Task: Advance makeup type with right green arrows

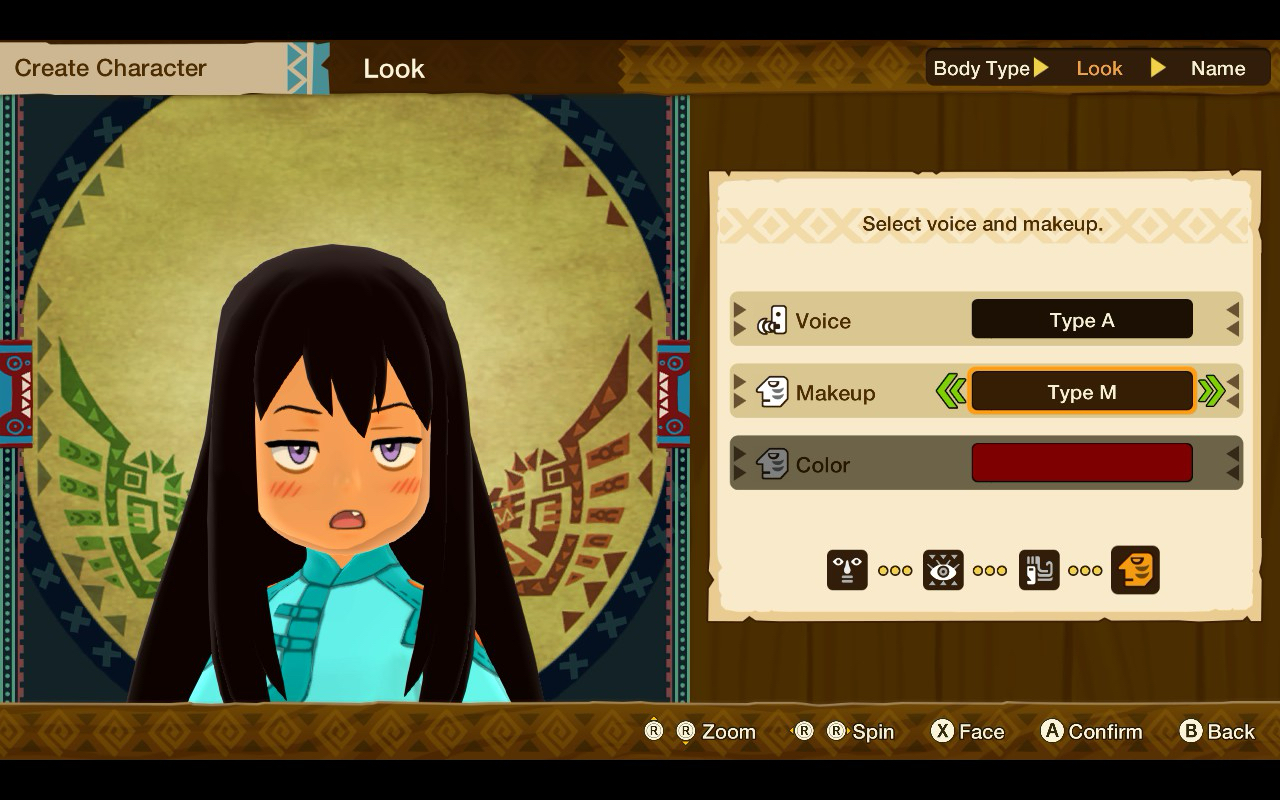Action: tap(1211, 392)
